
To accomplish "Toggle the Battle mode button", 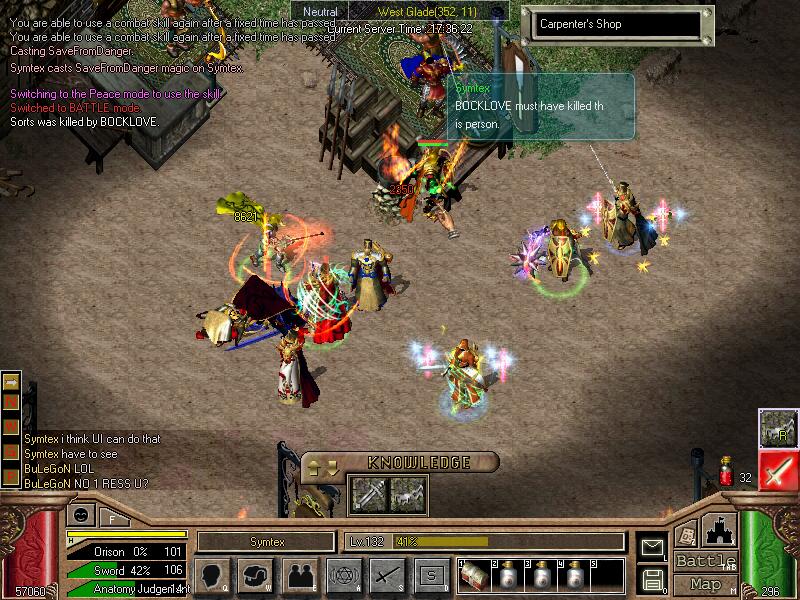I will pos(705,561).
